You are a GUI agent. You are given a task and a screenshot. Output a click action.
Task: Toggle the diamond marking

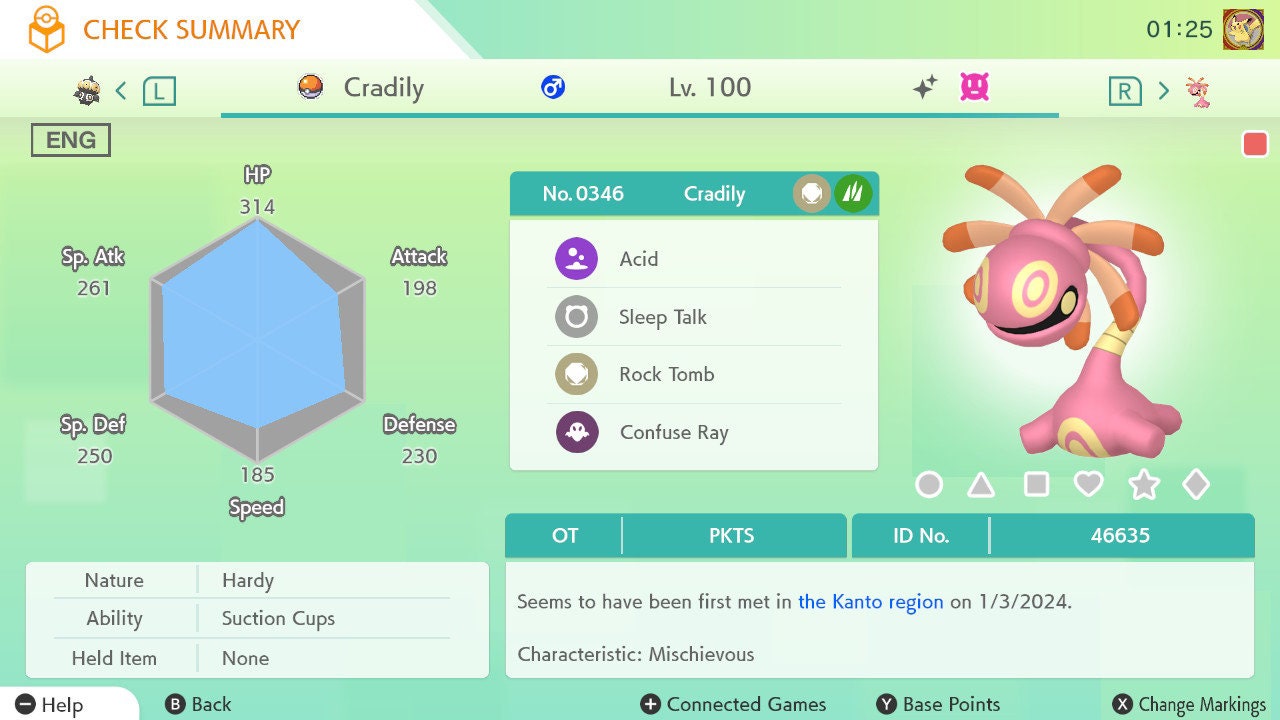pos(1196,485)
